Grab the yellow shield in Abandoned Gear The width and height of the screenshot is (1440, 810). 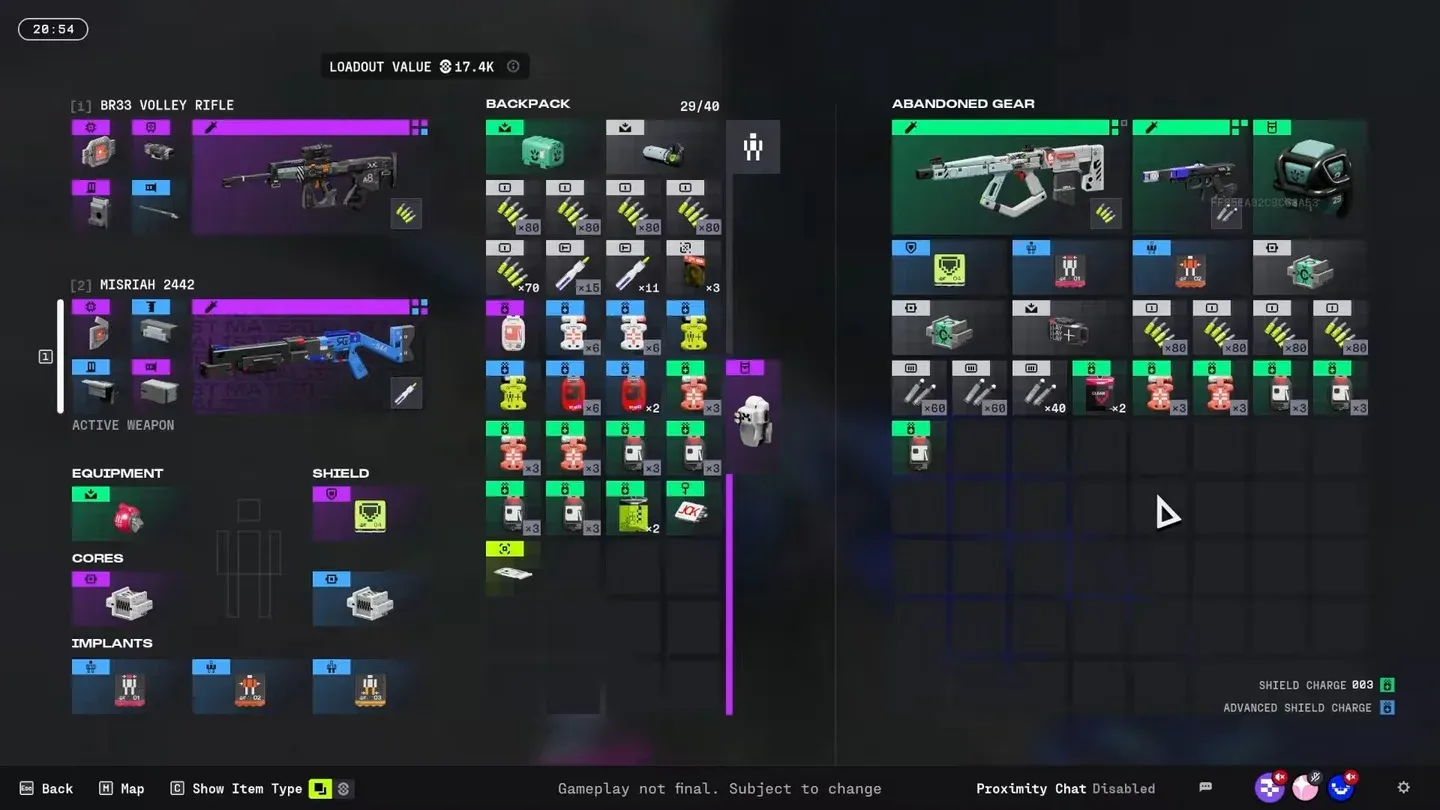tap(948, 268)
